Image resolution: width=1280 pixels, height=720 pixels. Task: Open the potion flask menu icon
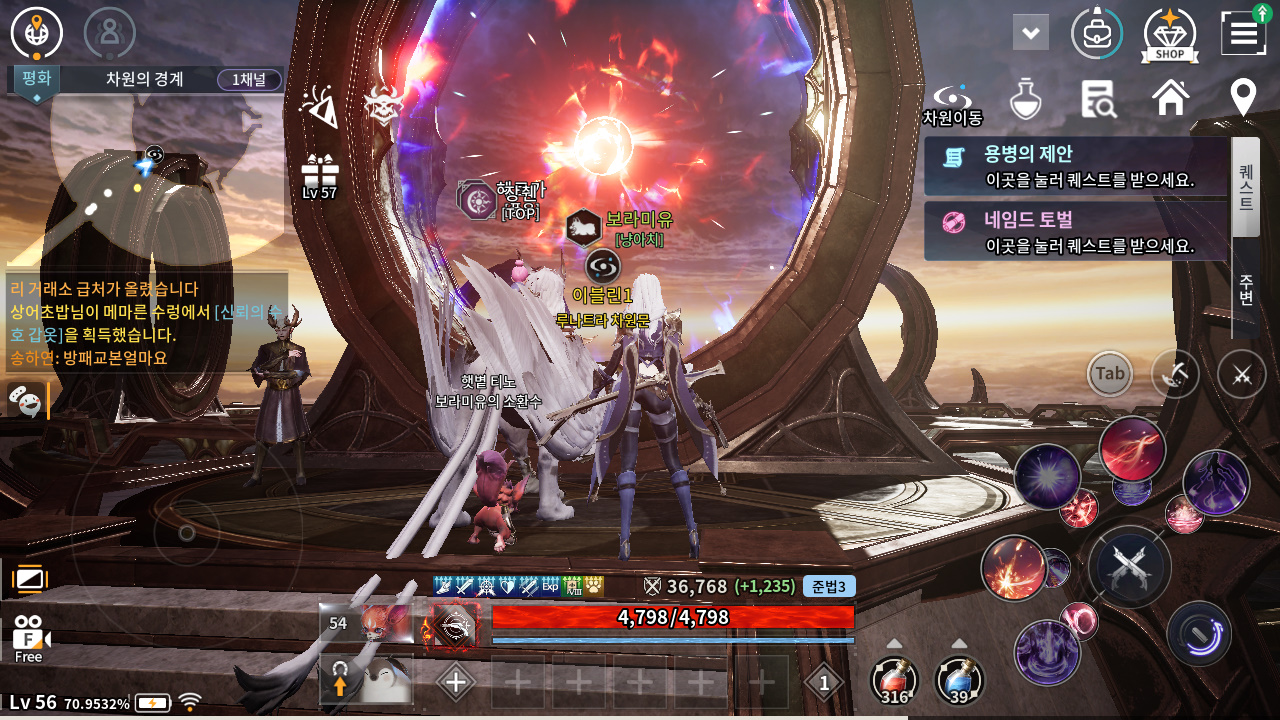tap(1025, 99)
